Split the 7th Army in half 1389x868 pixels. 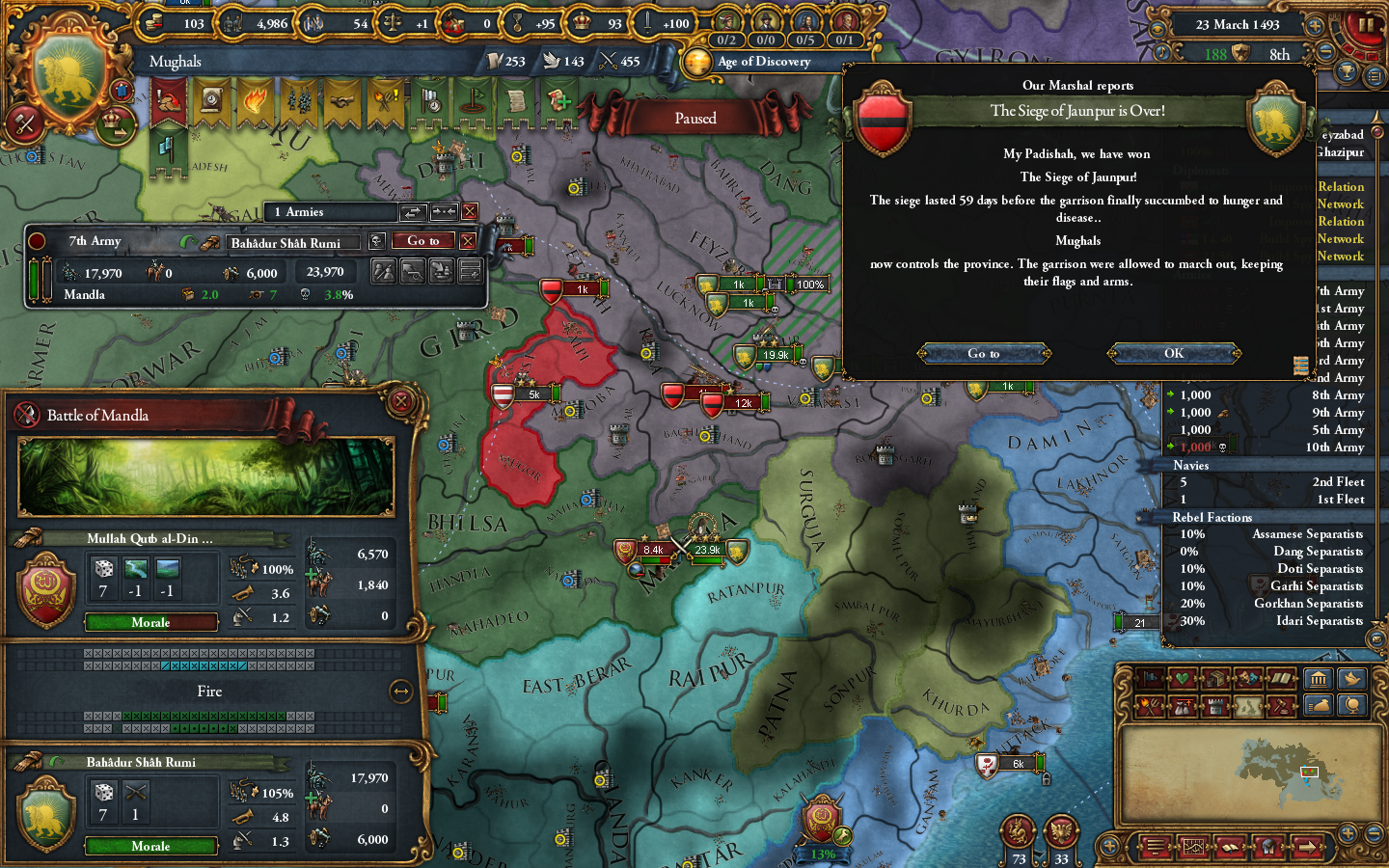[x=384, y=271]
